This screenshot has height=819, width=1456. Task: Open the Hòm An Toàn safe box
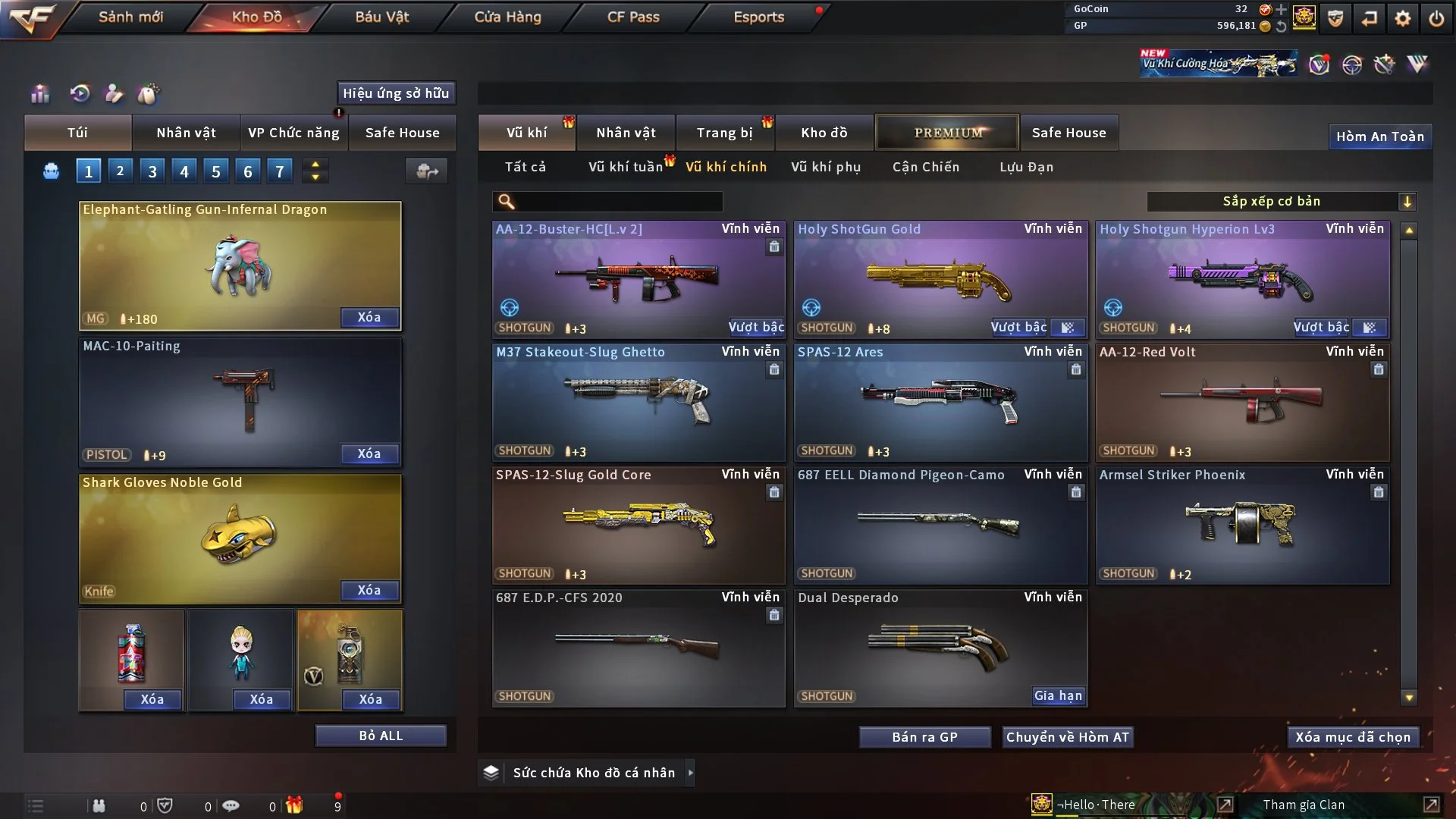[1379, 136]
